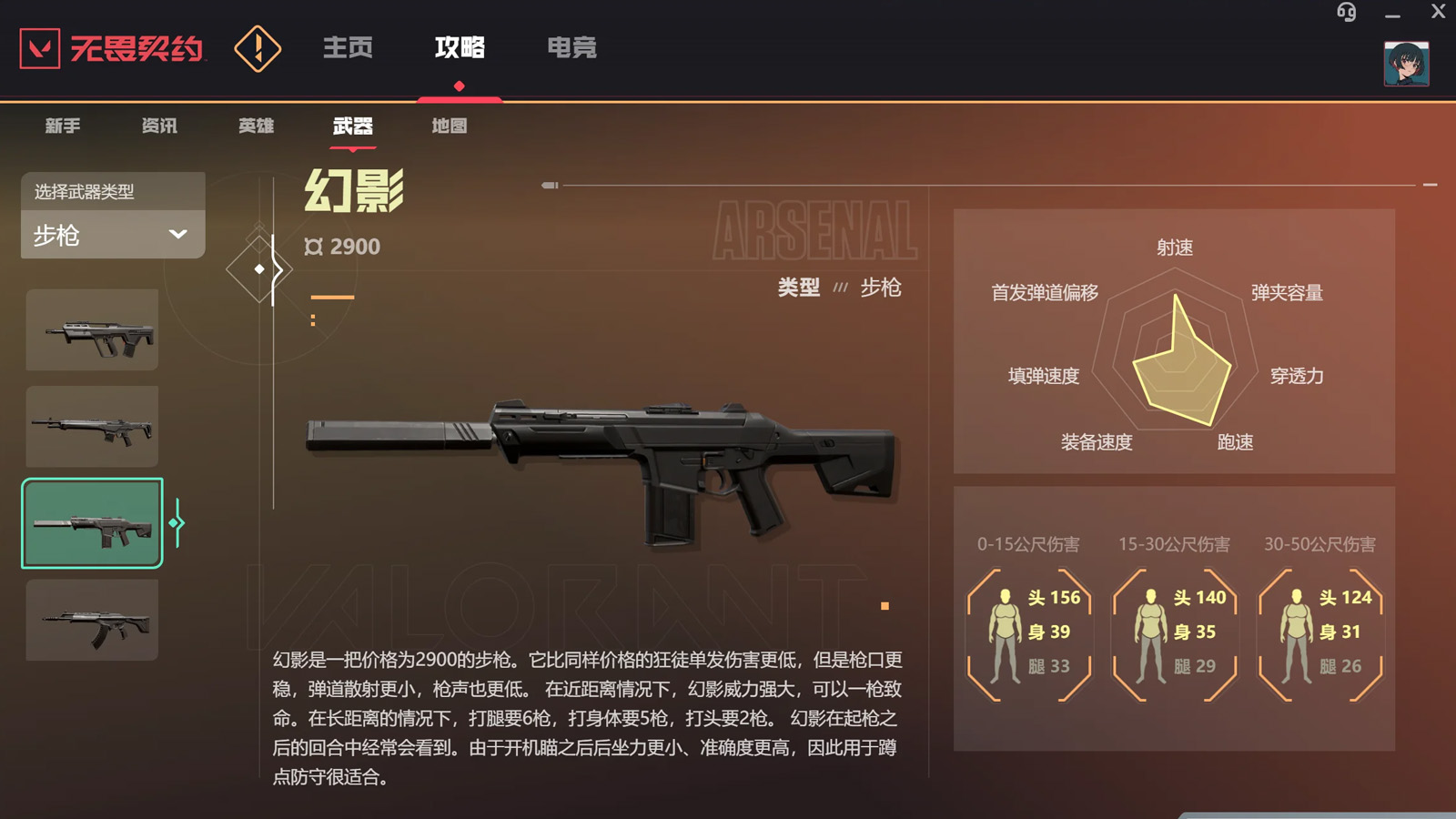Switch to the 英雄 tab
This screenshot has width=1456, height=819.
[256, 126]
